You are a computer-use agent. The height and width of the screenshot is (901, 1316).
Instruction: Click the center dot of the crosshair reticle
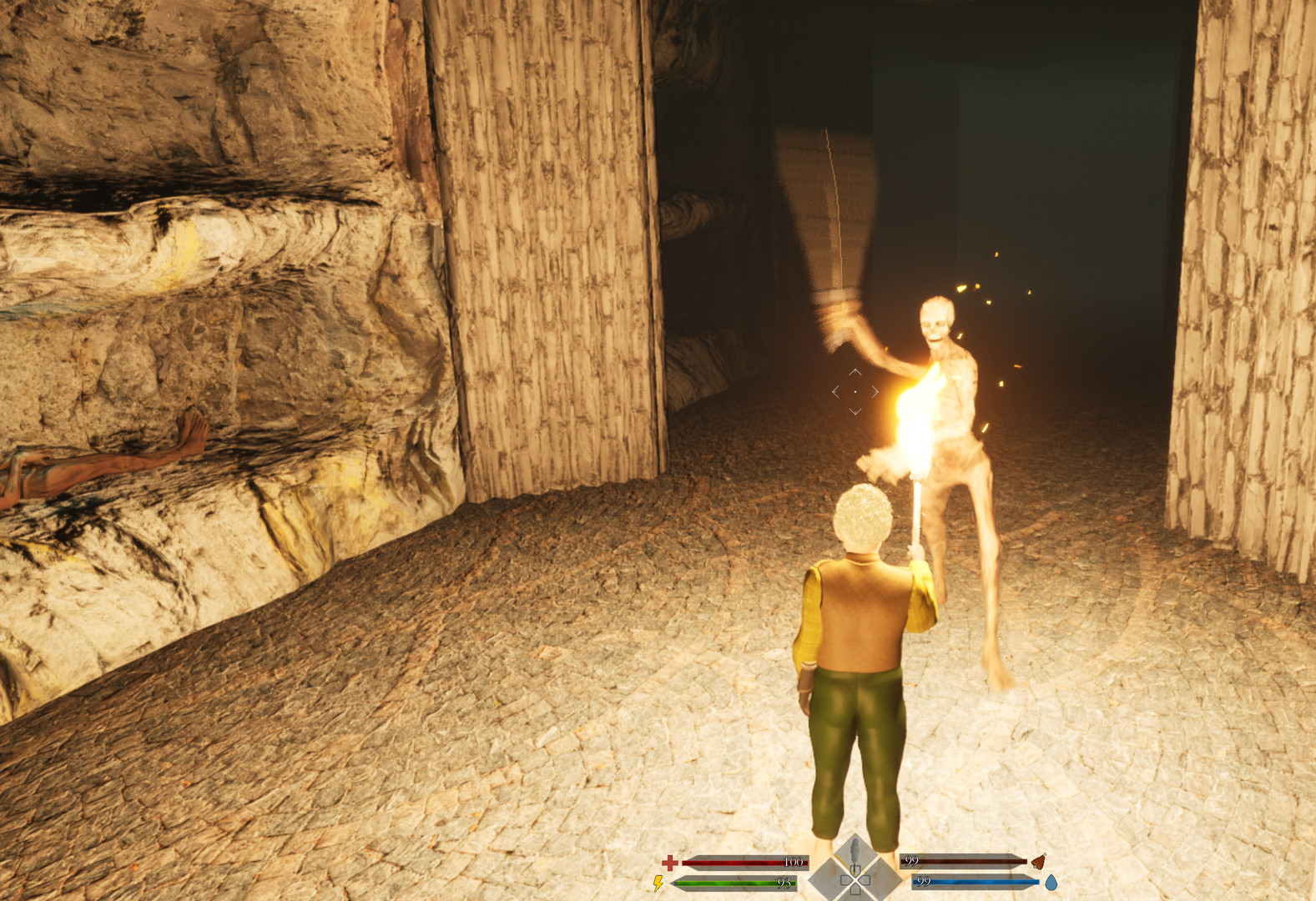[855, 392]
